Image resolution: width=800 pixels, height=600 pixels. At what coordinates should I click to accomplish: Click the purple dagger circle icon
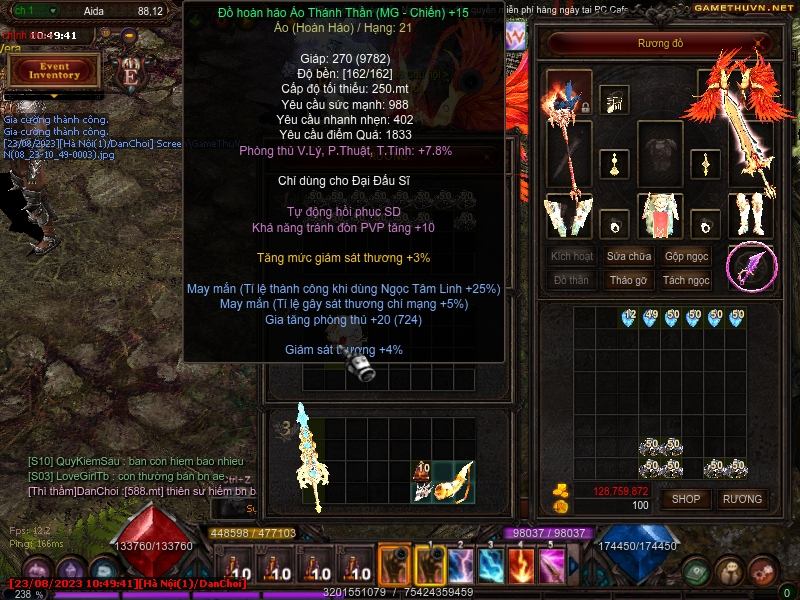point(751,267)
